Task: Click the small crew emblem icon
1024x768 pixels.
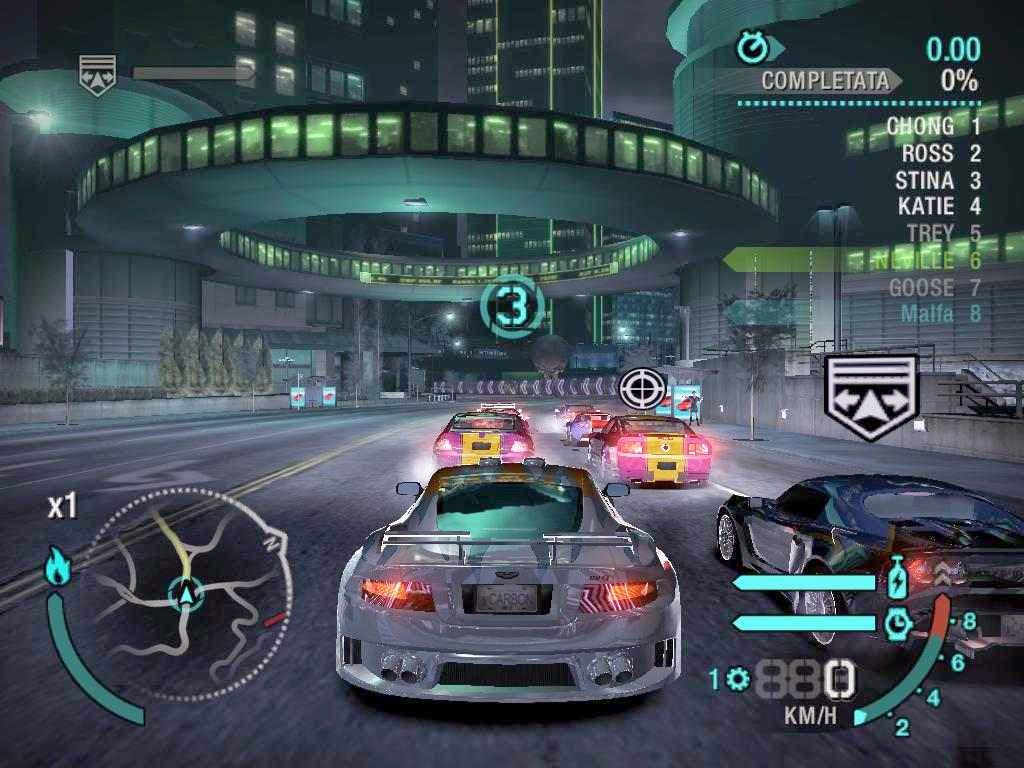Action: point(98,73)
